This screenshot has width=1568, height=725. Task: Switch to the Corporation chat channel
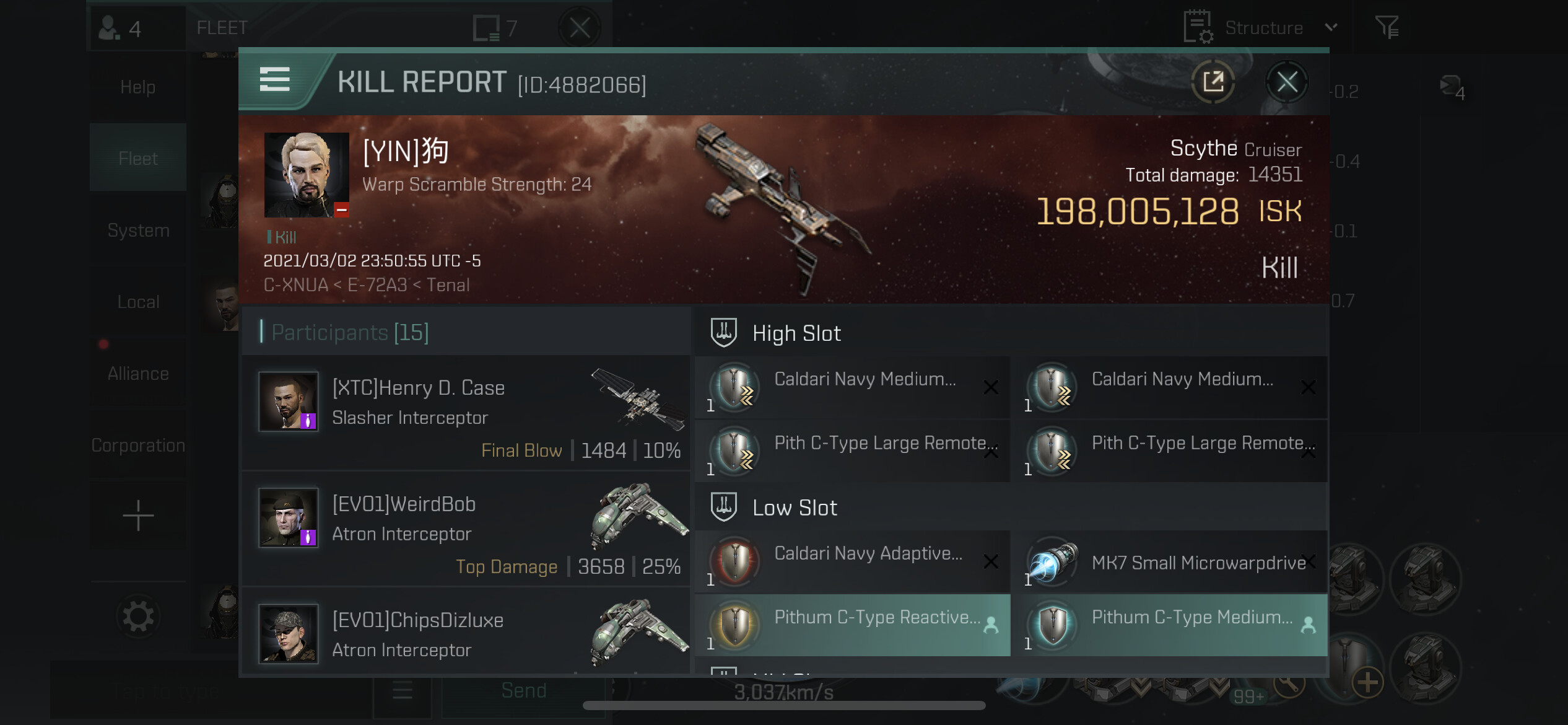coord(138,446)
